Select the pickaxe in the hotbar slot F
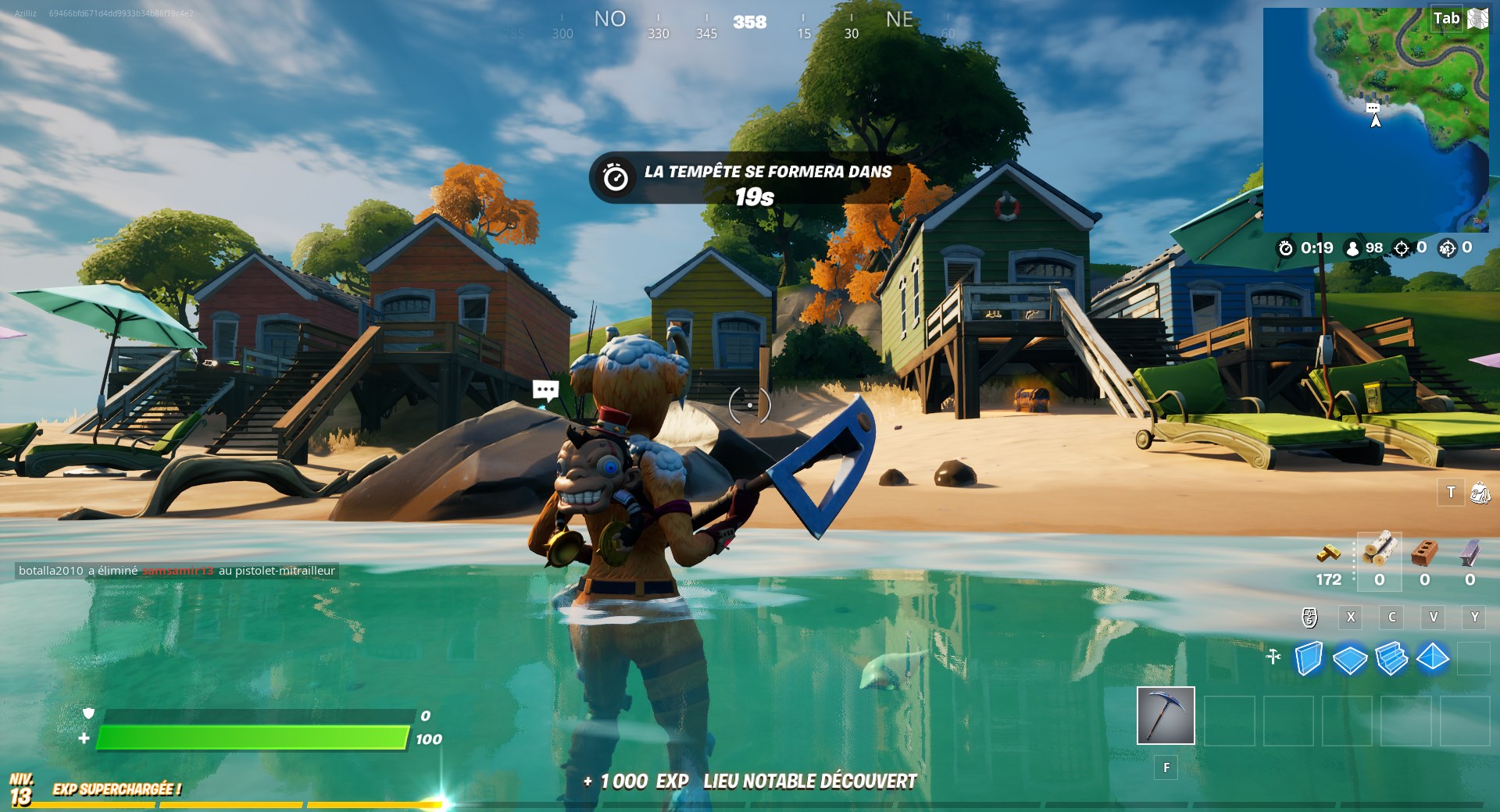 tap(1166, 716)
